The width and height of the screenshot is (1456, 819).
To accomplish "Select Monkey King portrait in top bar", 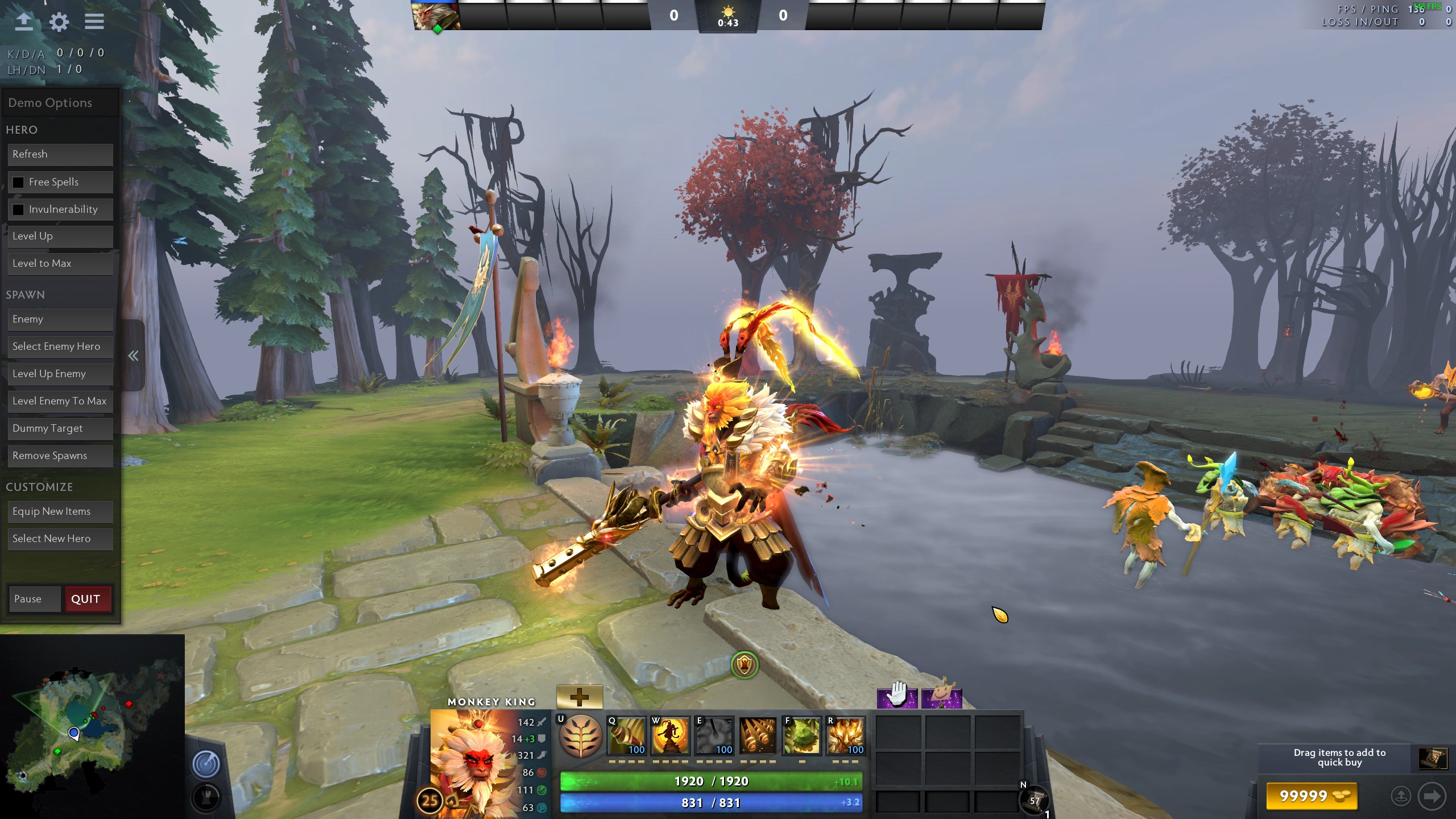I will [436, 16].
